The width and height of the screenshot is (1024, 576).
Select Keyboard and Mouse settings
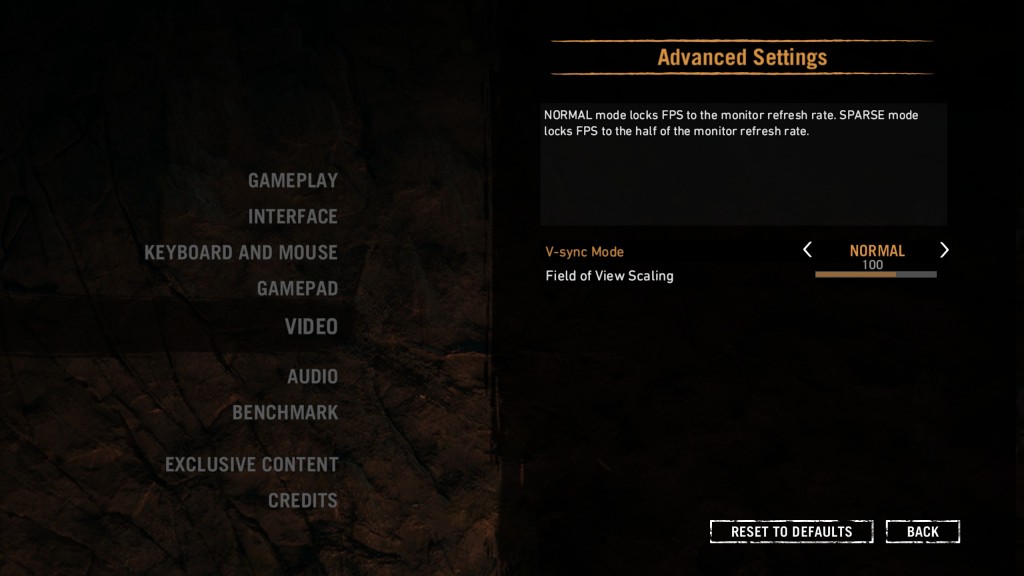tap(241, 253)
